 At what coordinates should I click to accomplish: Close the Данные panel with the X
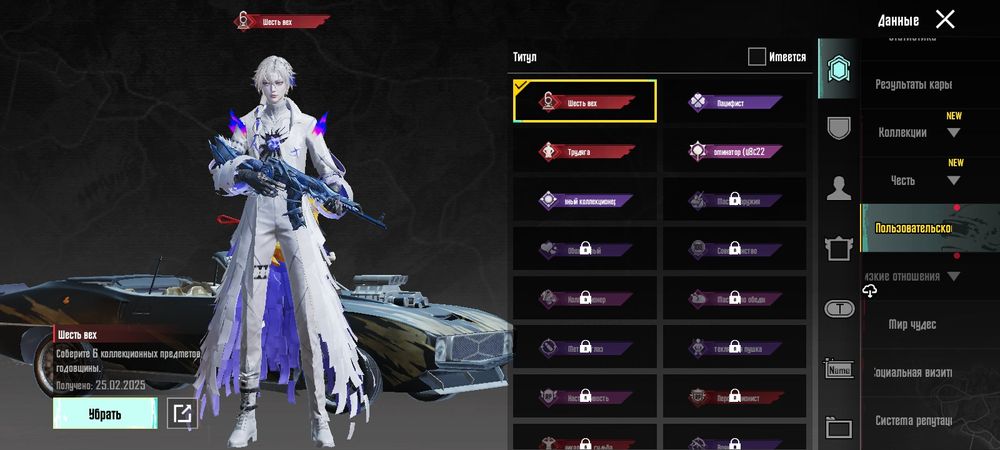coord(944,19)
